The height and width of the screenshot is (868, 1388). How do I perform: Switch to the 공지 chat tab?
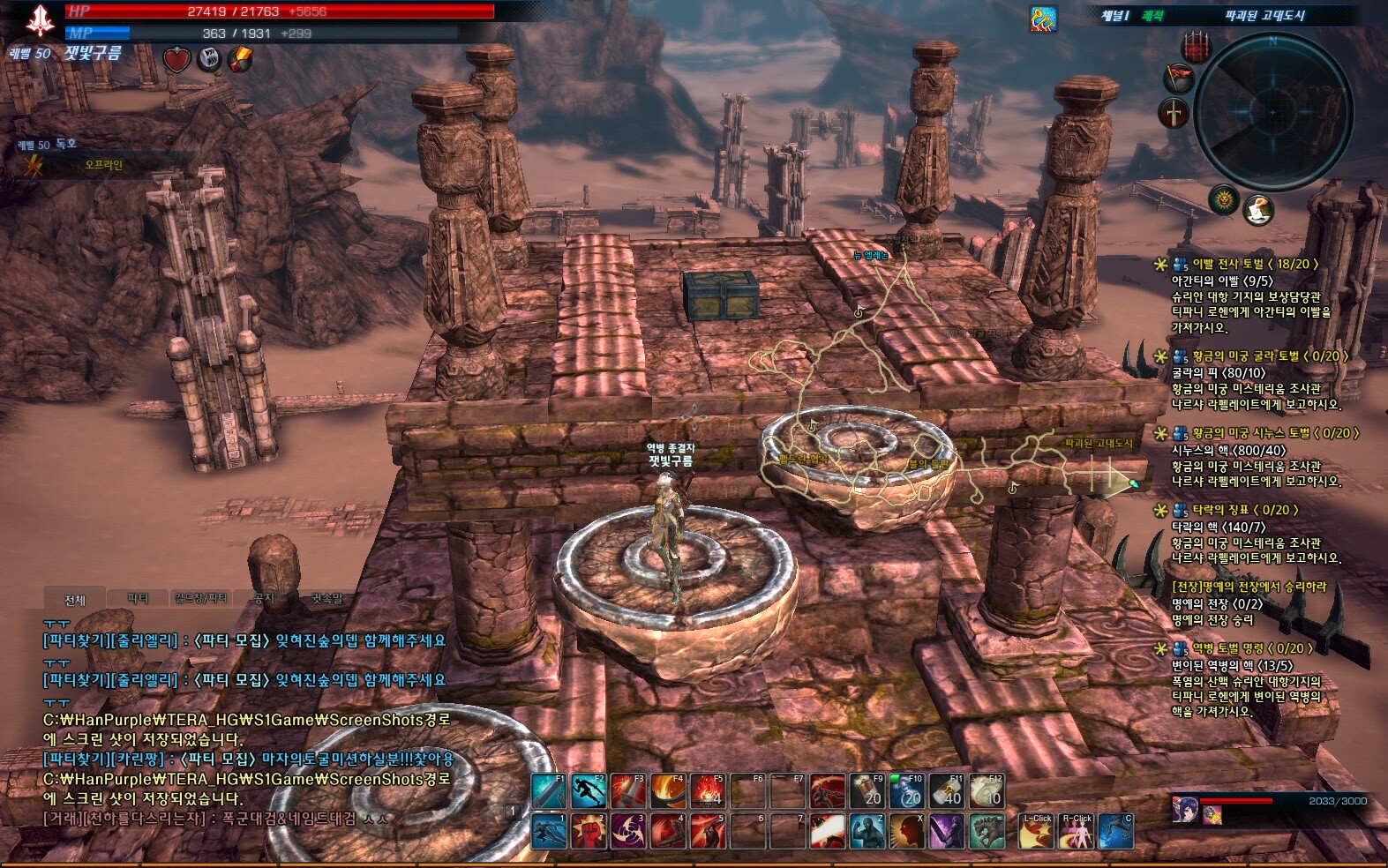(264, 598)
